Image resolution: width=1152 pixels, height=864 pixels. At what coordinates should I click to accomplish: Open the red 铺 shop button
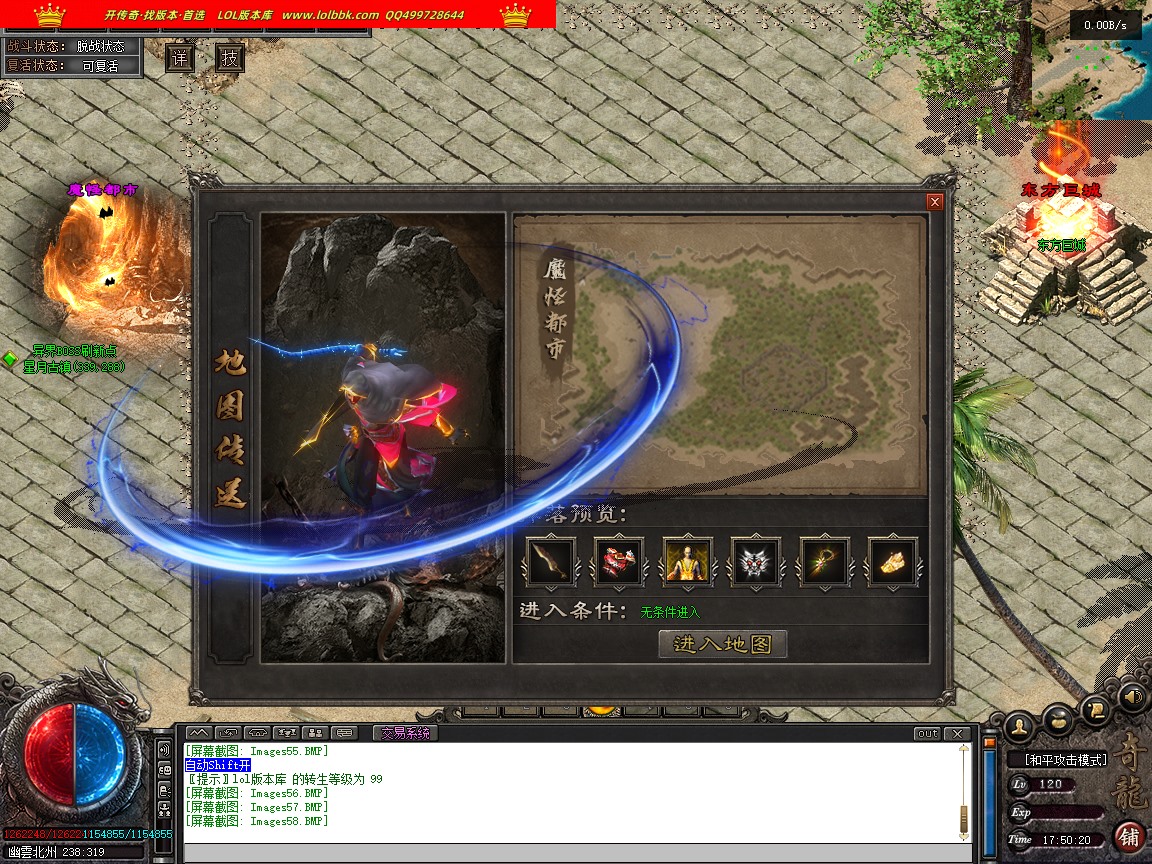coord(1130,836)
